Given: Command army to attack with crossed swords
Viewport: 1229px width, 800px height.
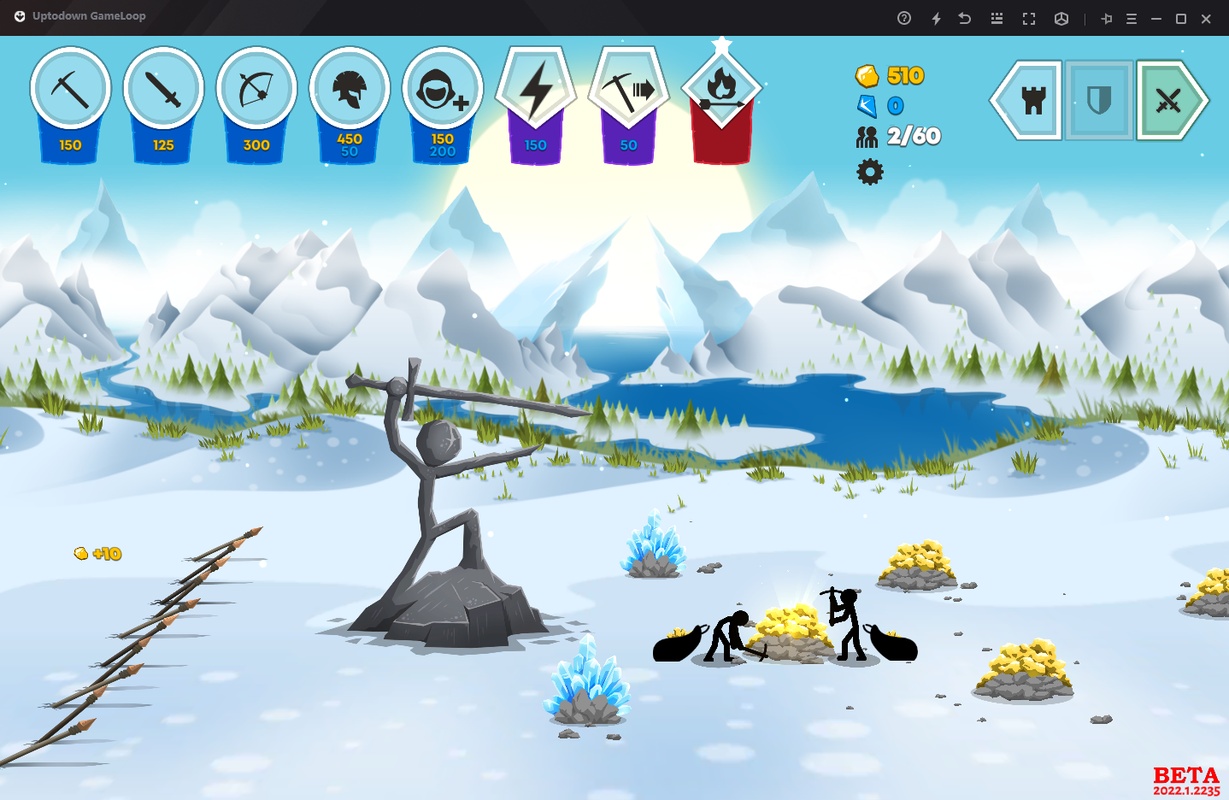Looking at the screenshot, I should tap(1169, 100).
